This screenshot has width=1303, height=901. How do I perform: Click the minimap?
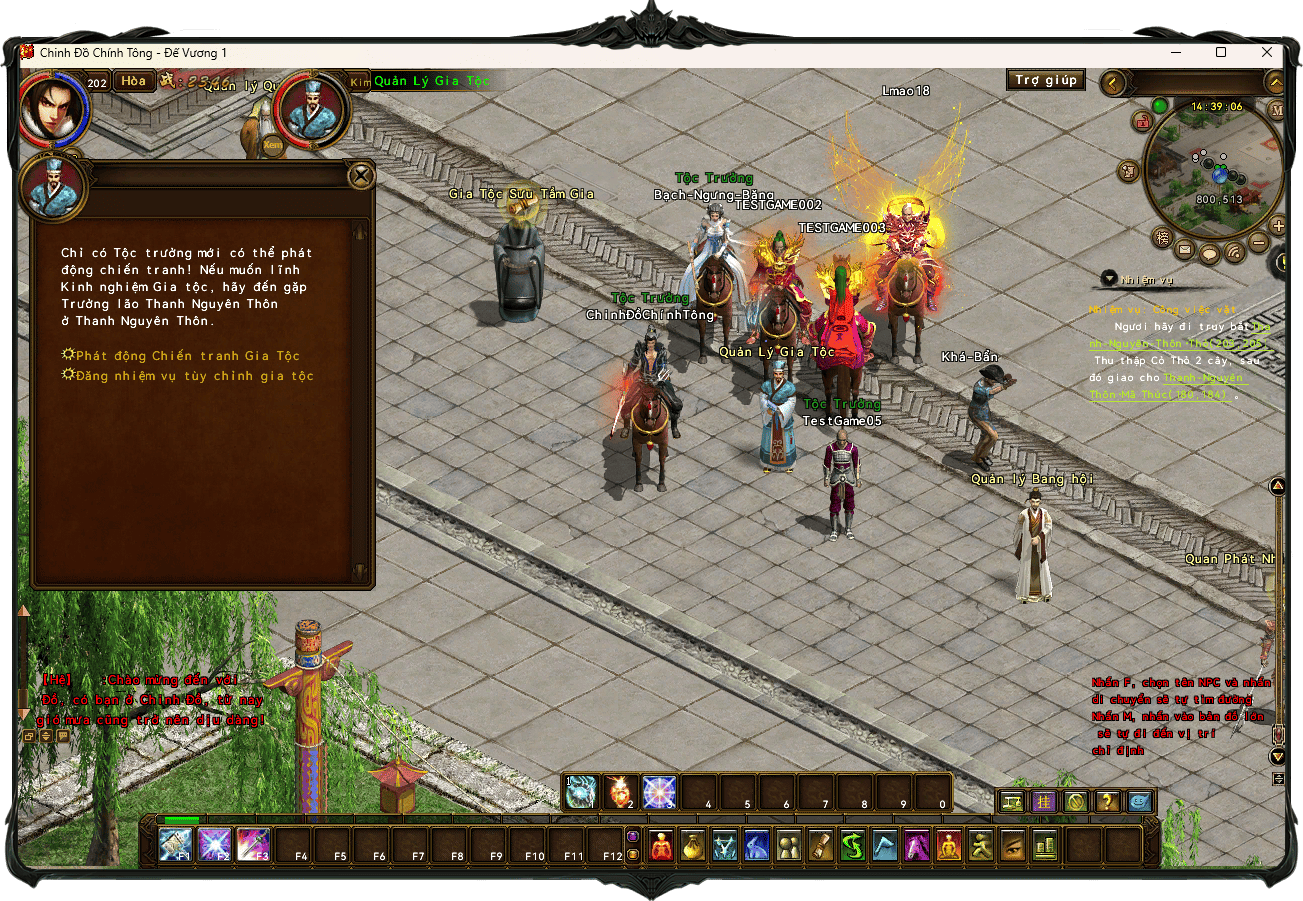pyautogui.click(x=1213, y=168)
